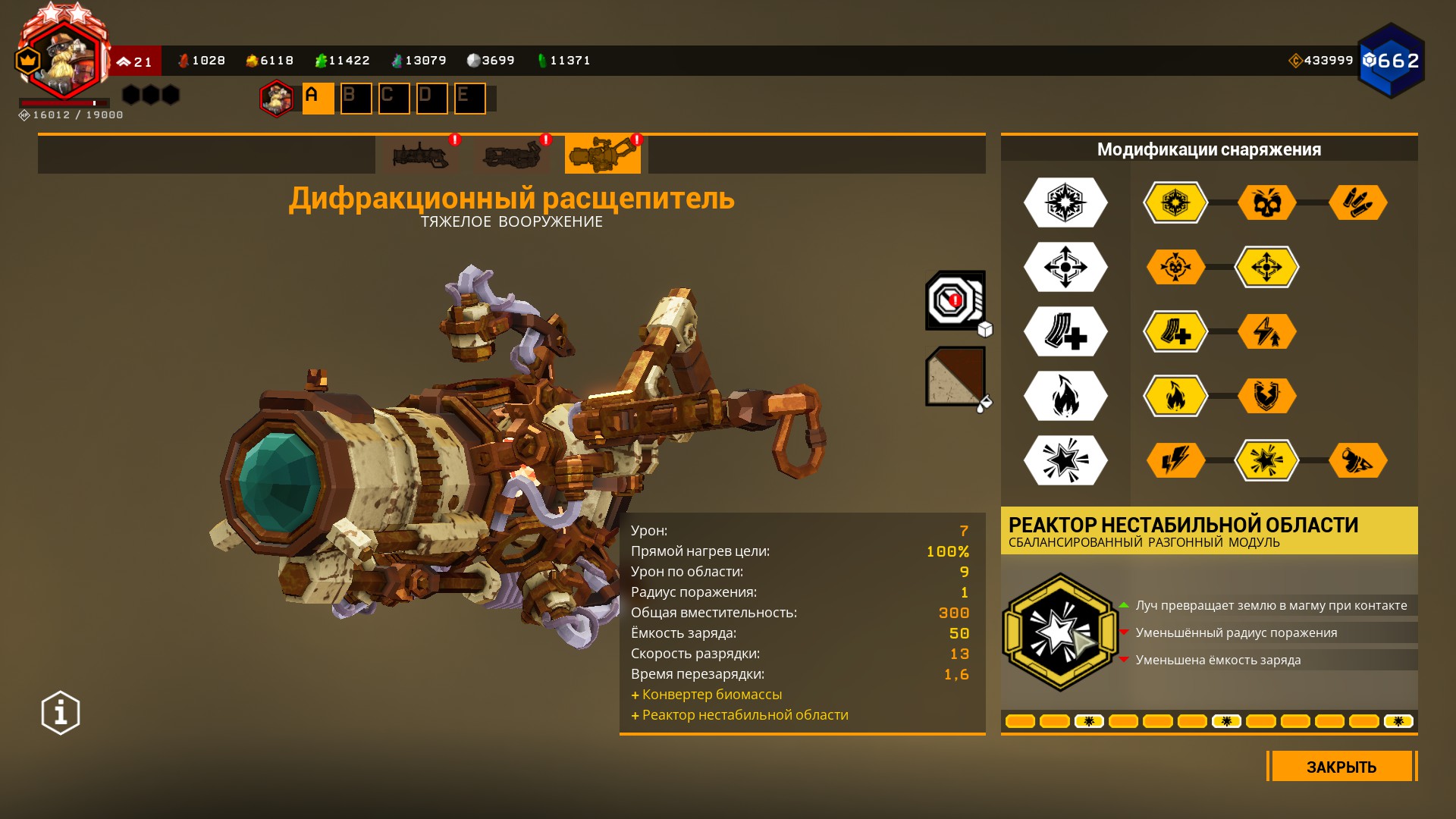Select loadout C
The height and width of the screenshot is (819, 1456).
tap(394, 98)
